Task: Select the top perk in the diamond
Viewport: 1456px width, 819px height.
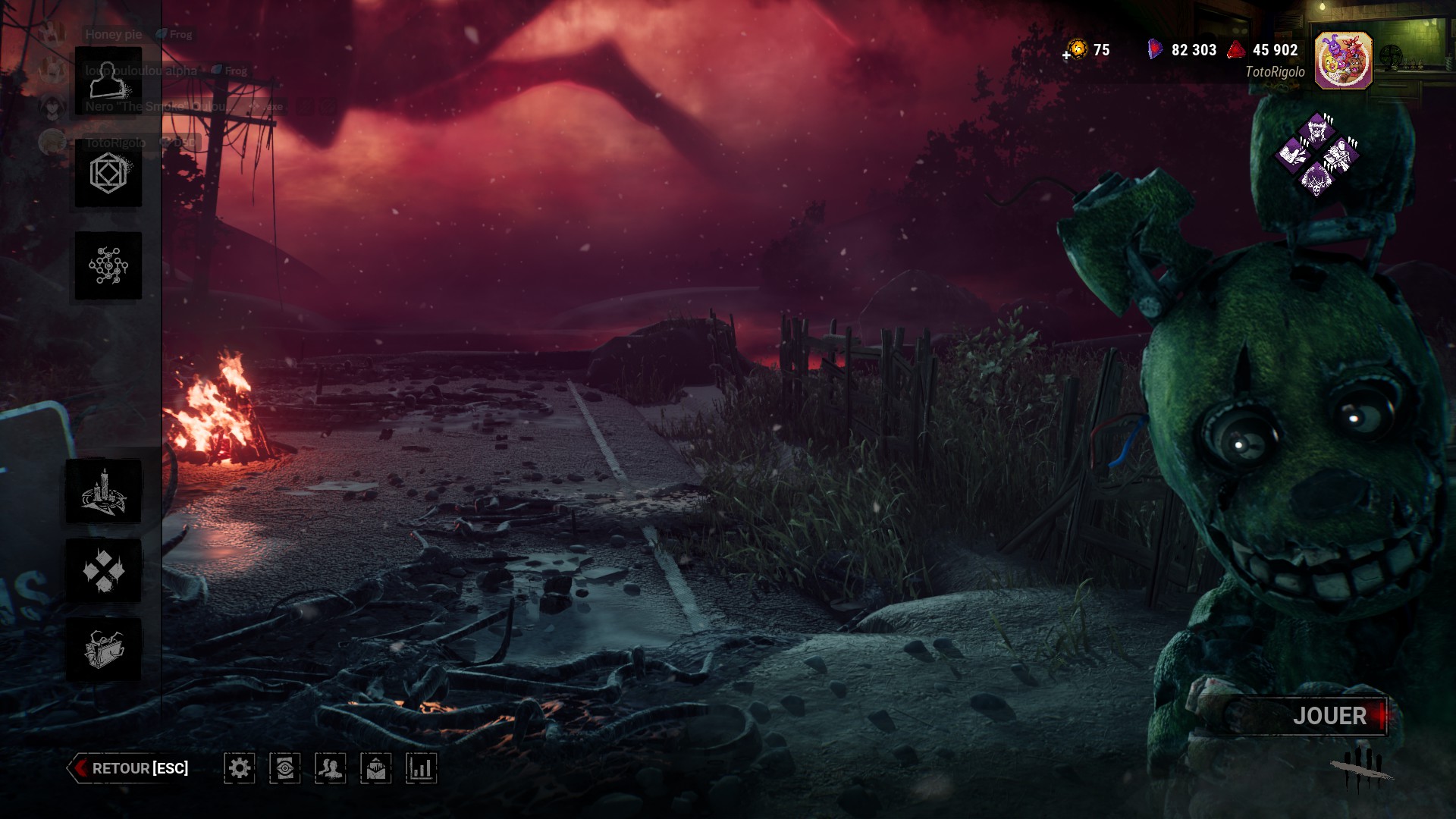Action: point(1318,130)
